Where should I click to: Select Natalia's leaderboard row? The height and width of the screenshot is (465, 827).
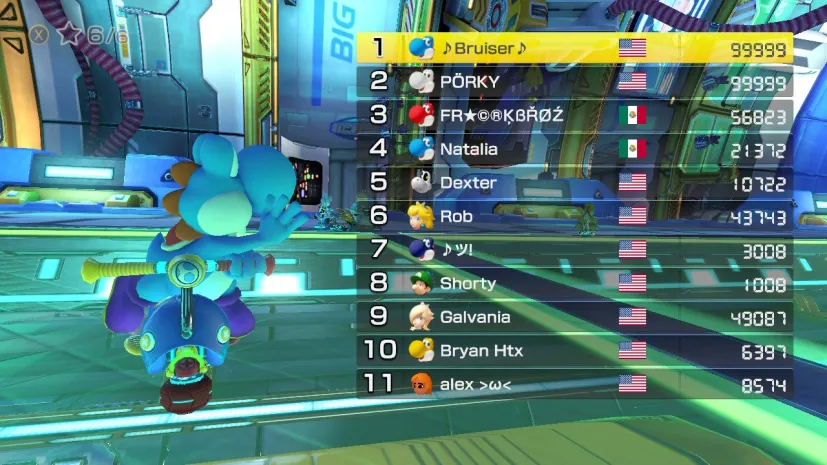[575, 149]
